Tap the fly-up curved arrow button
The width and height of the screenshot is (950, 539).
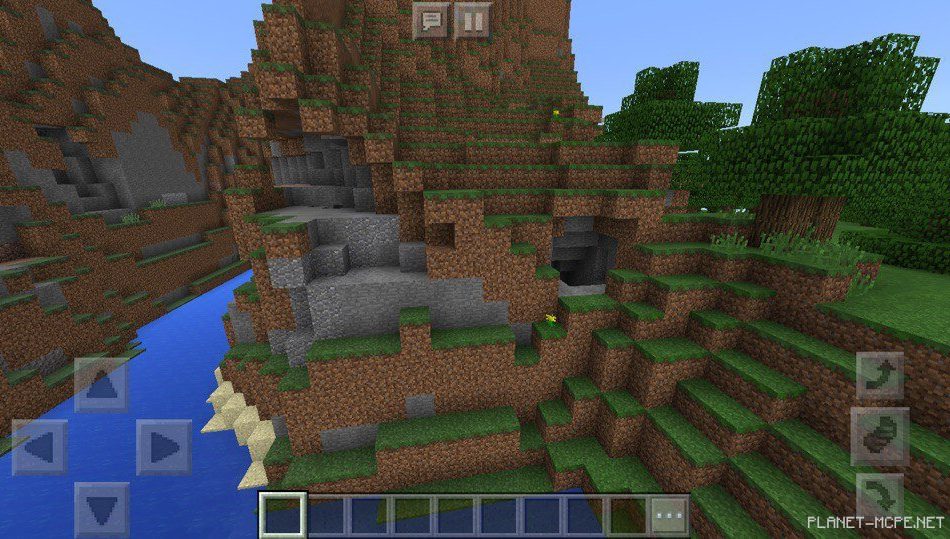click(x=880, y=375)
